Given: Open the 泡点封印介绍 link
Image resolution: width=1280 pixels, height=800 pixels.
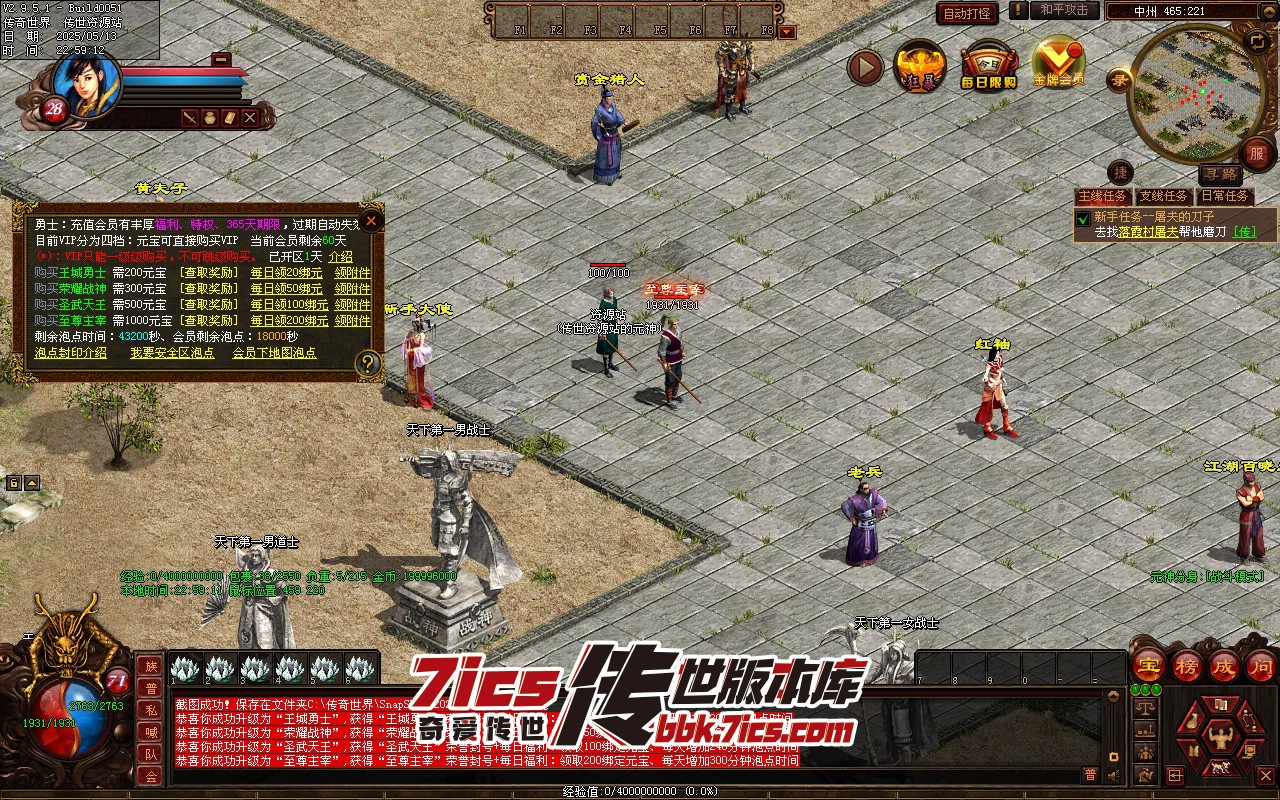Looking at the screenshot, I should [x=70, y=352].
